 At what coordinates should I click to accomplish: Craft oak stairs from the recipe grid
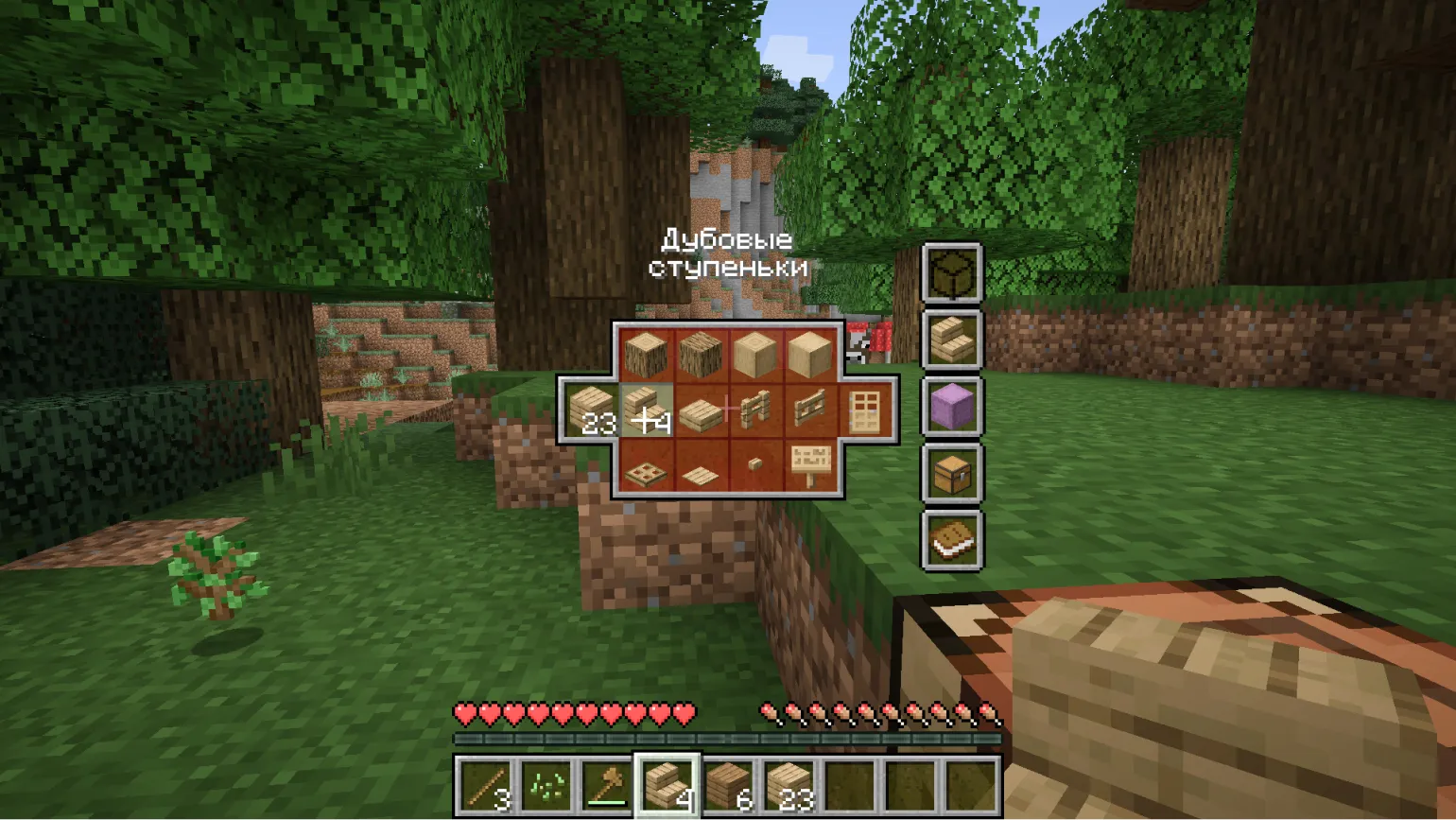pos(647,410)
